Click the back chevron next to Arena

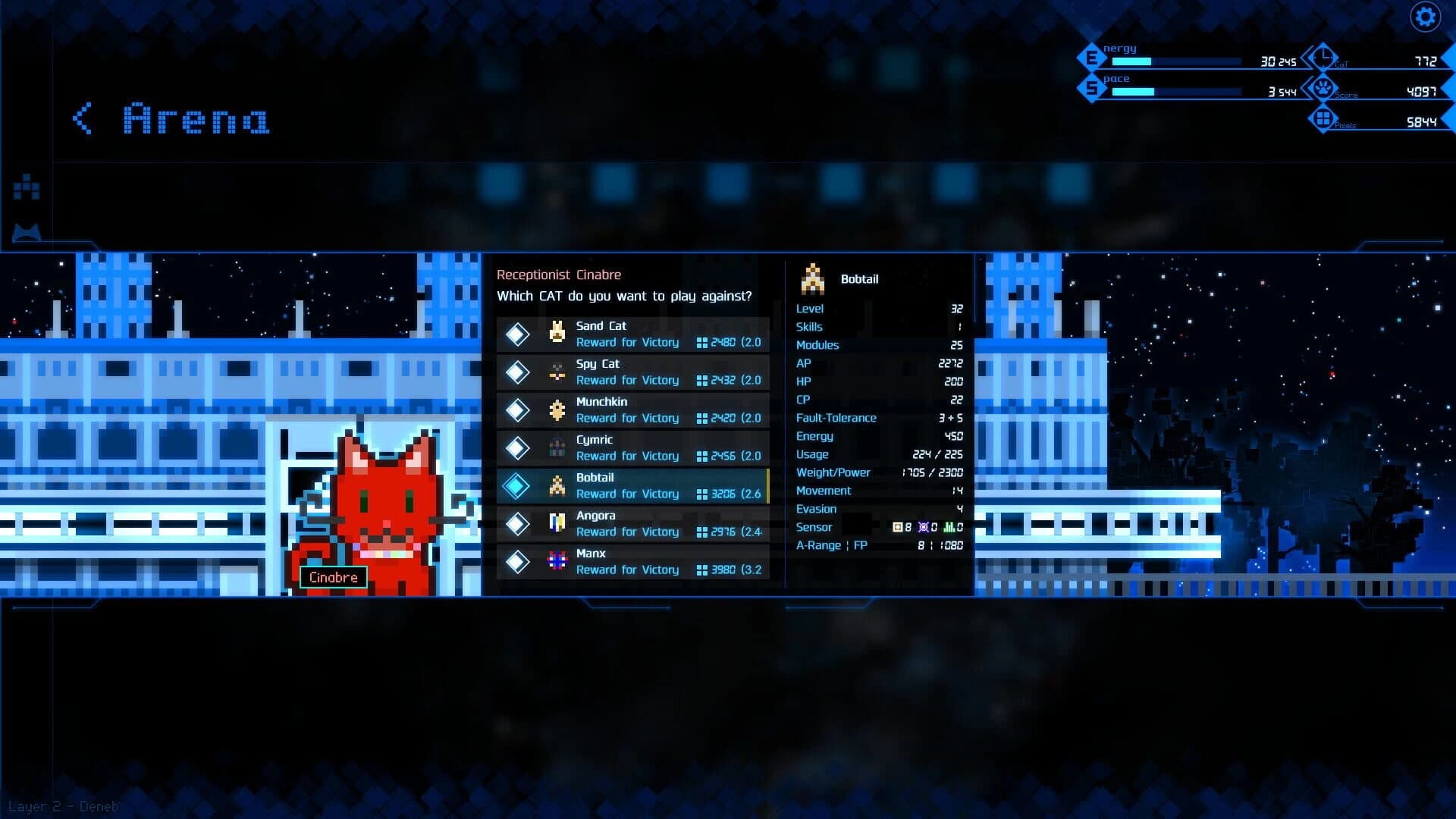tap(80, 119)
